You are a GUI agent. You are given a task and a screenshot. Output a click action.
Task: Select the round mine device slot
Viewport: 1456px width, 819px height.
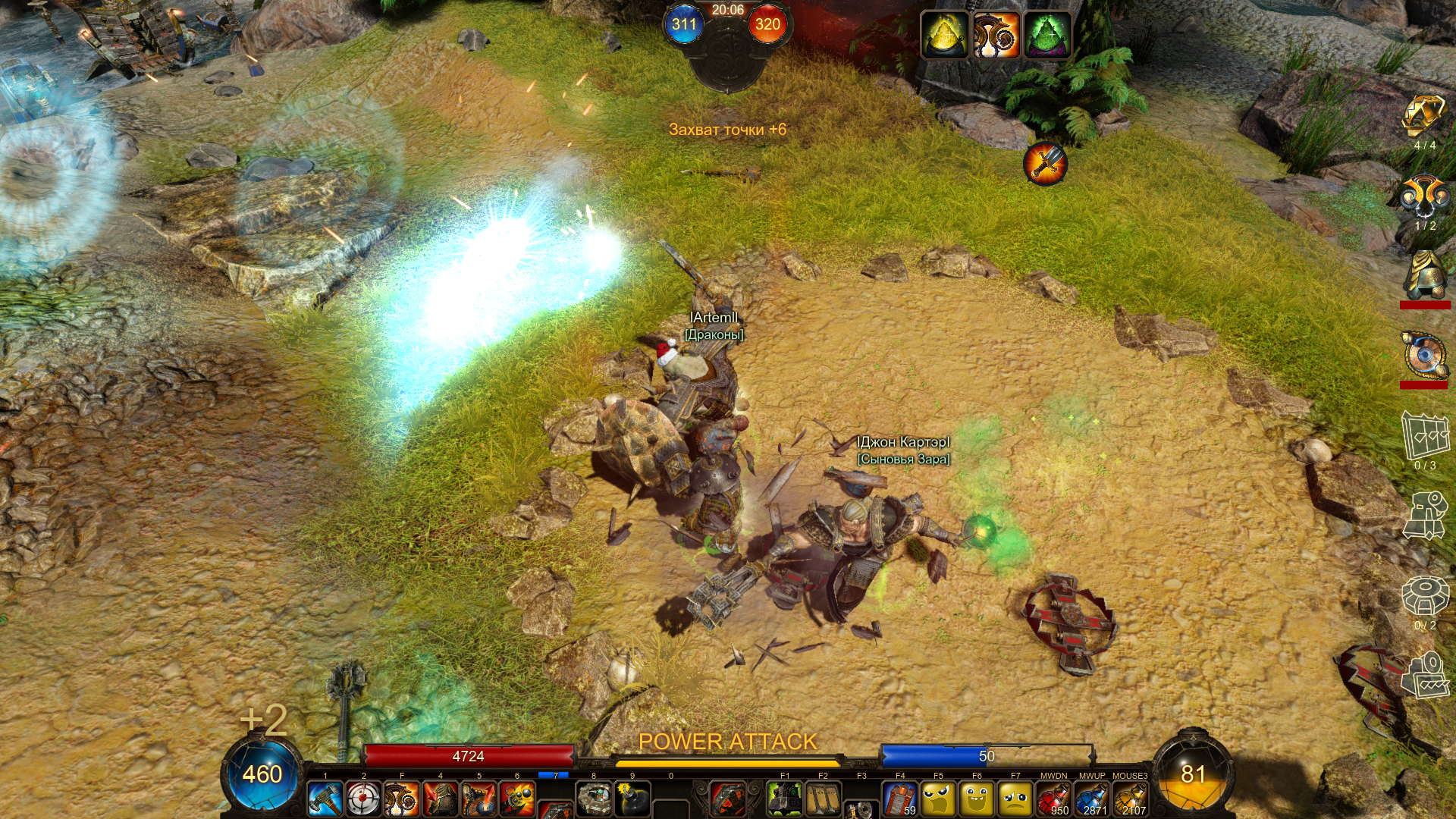(x=595, y=799)
